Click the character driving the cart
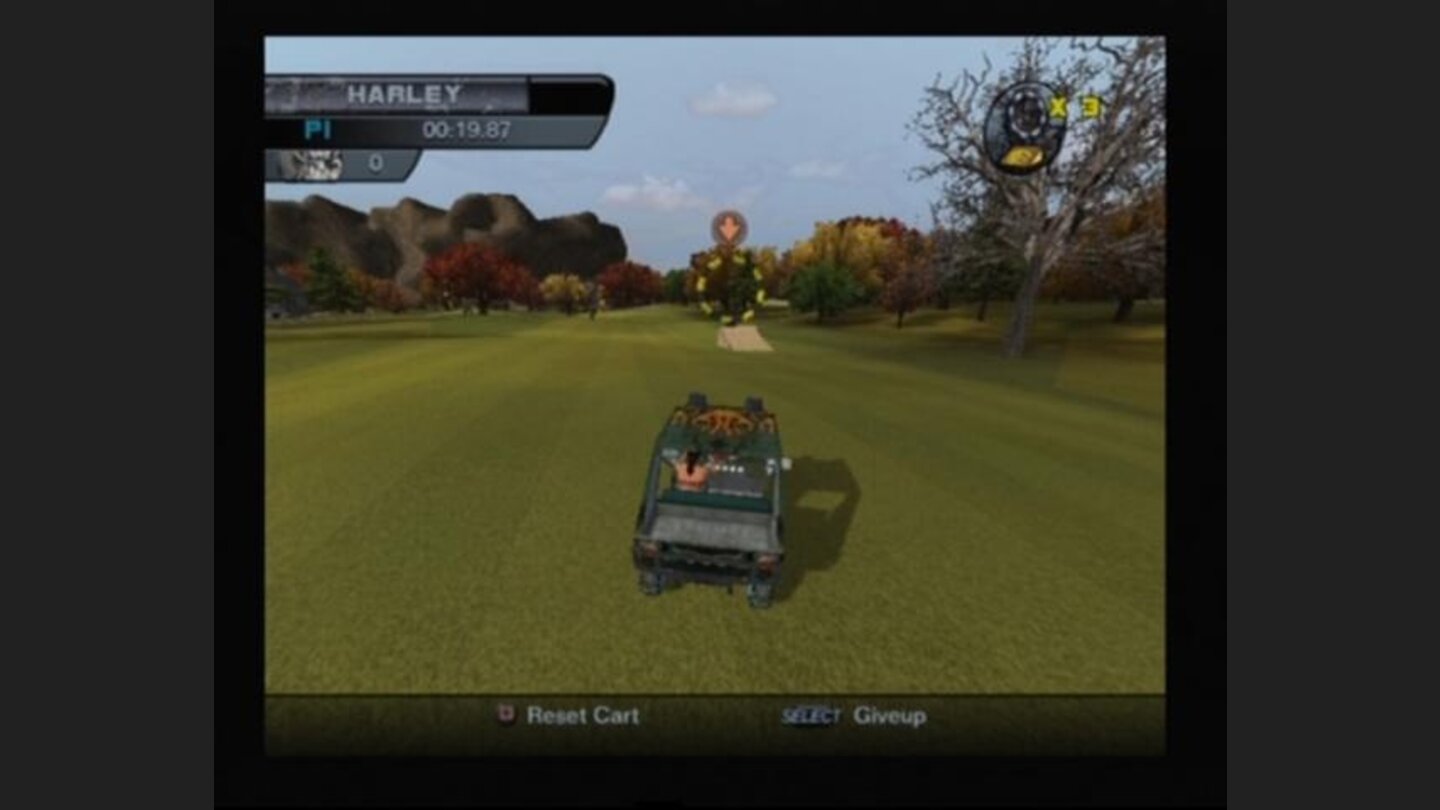 tap(690, 470)
